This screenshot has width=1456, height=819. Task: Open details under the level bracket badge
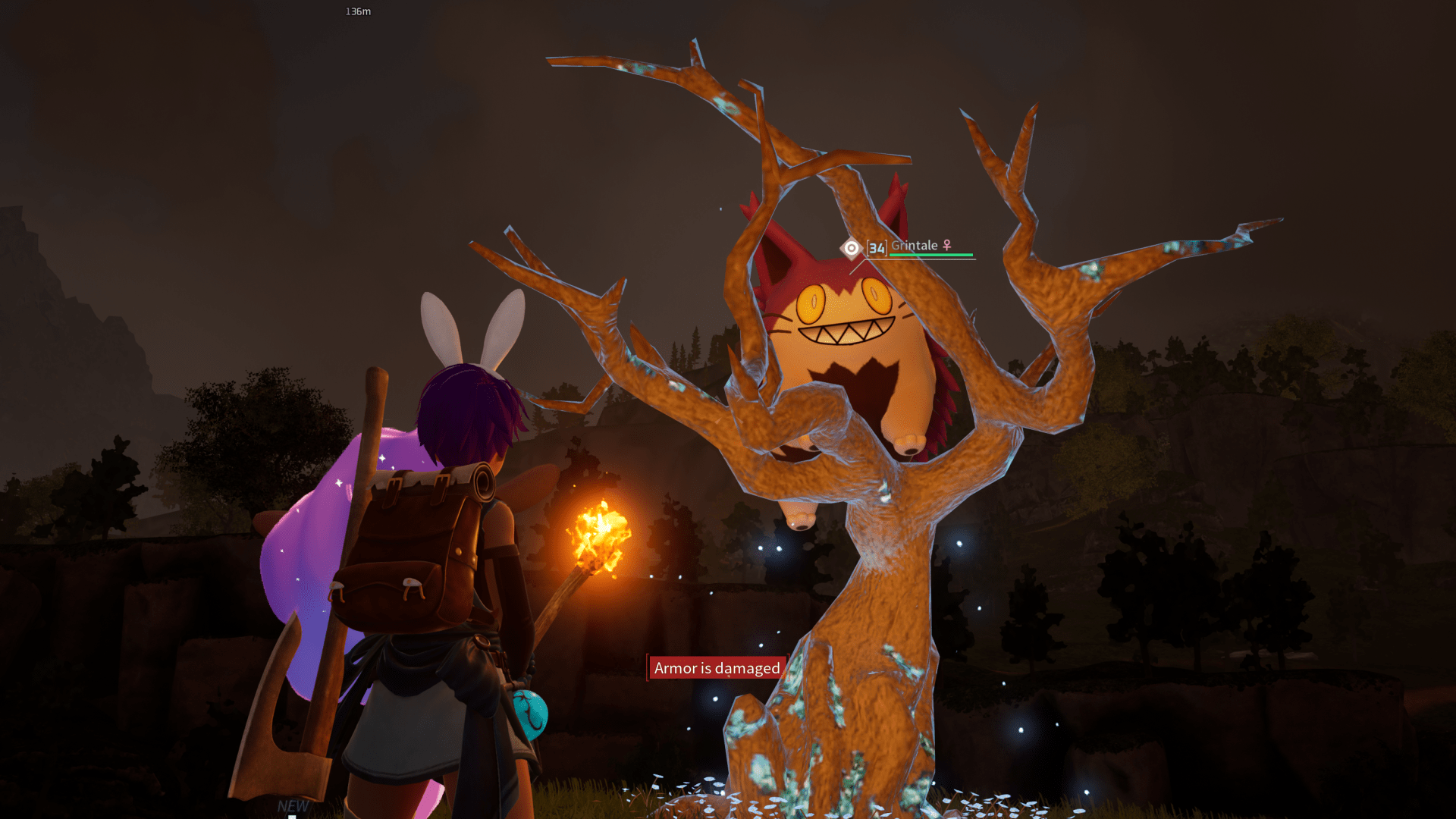(x=876, y=246)
